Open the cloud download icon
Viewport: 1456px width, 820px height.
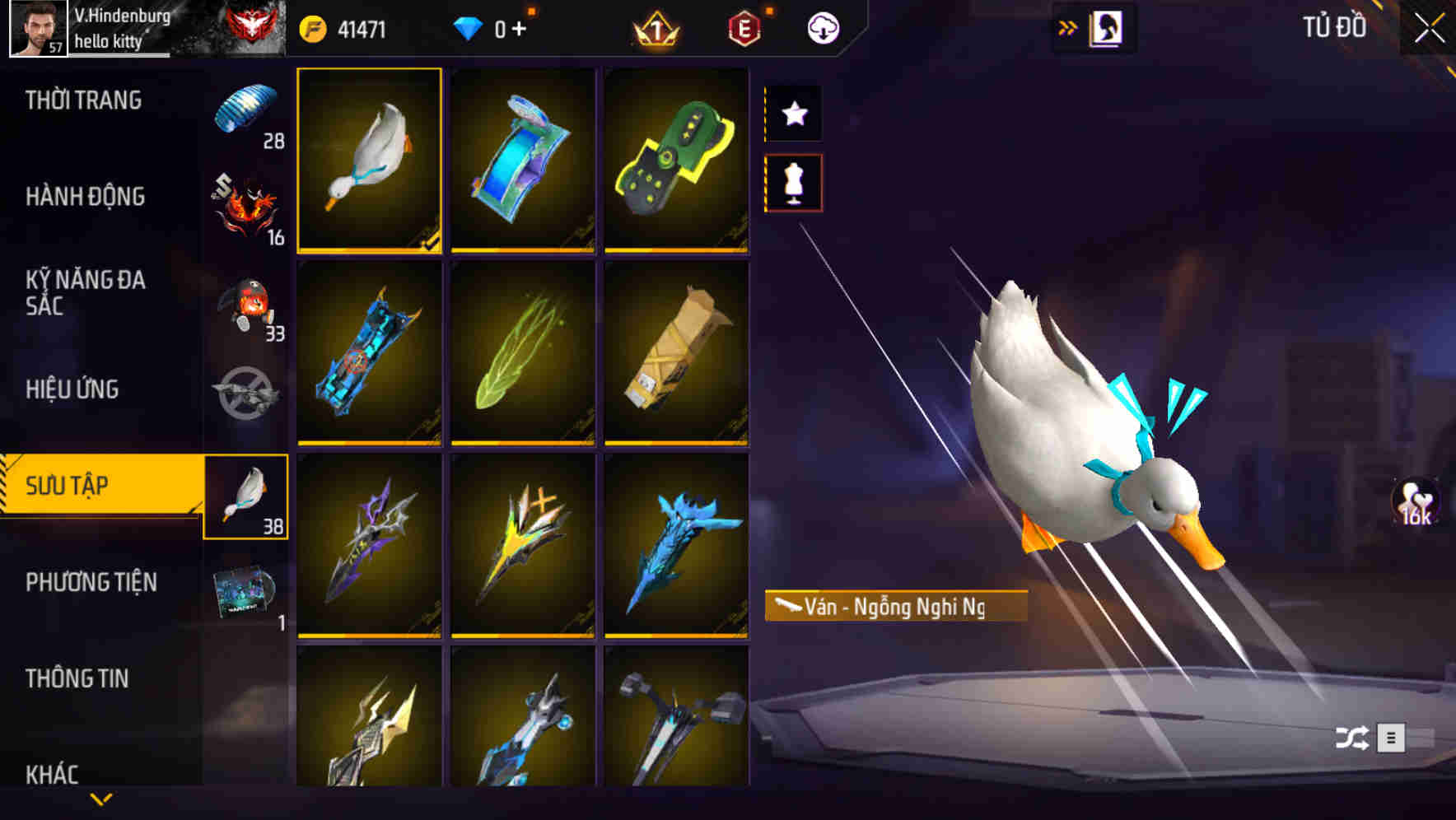822,26
